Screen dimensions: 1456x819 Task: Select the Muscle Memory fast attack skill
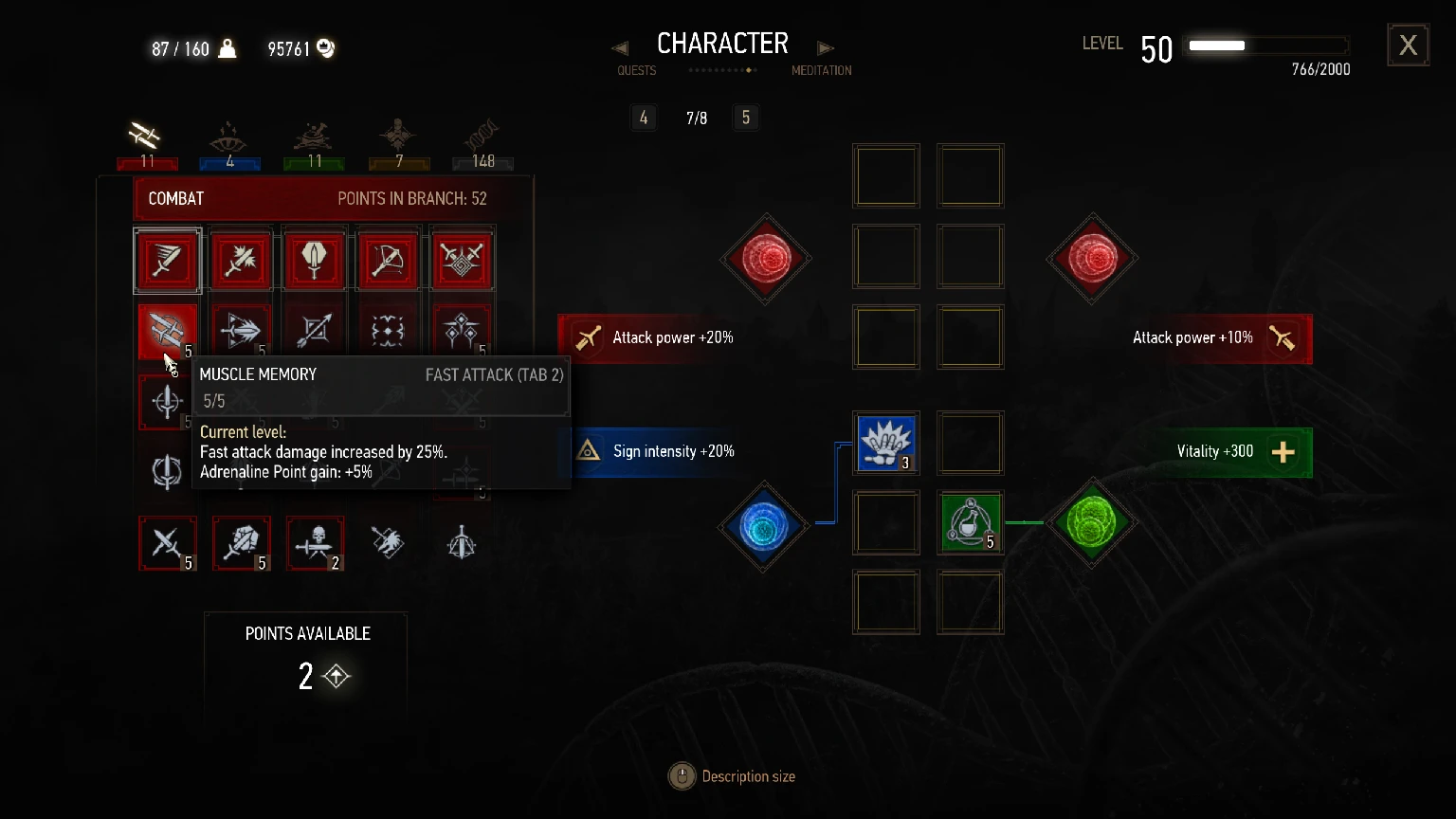(x=168, y=331)
